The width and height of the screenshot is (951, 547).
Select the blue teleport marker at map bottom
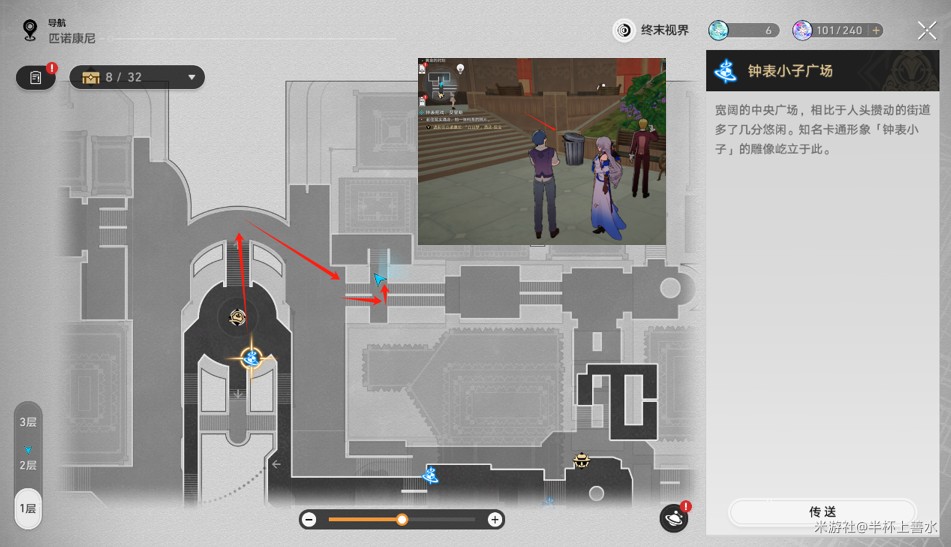(430, 474)
